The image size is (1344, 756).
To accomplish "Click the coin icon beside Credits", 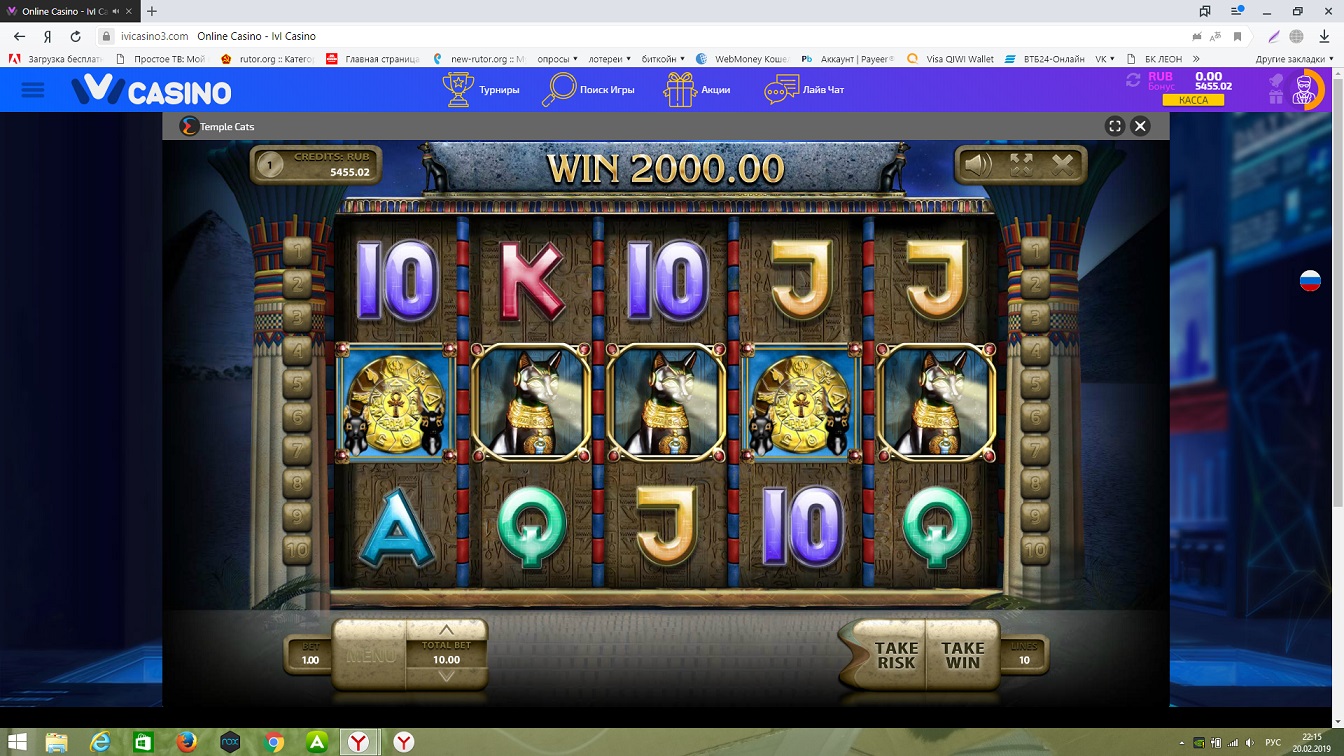I will coord(269,164).
